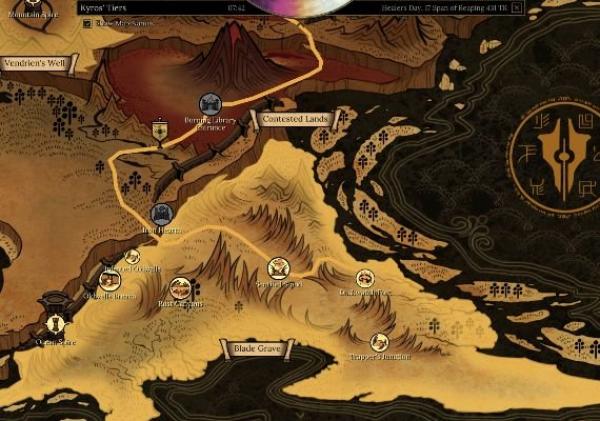The height and width of the screenshot is (421, 600).
Task: Select the Iron Hearth location marker
Action: pos(161,213)
